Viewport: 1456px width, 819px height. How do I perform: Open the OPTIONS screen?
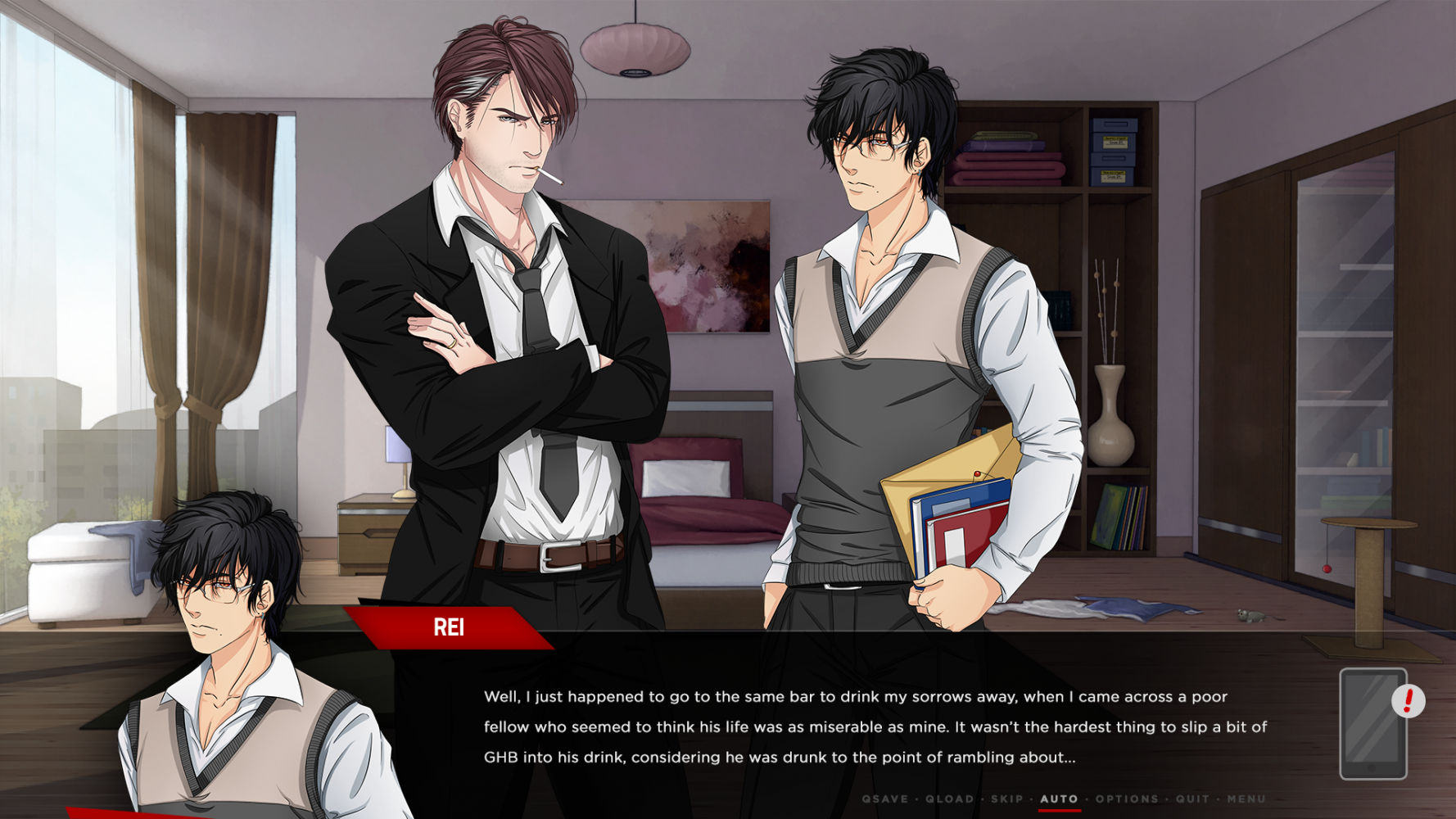point(1127,799)
